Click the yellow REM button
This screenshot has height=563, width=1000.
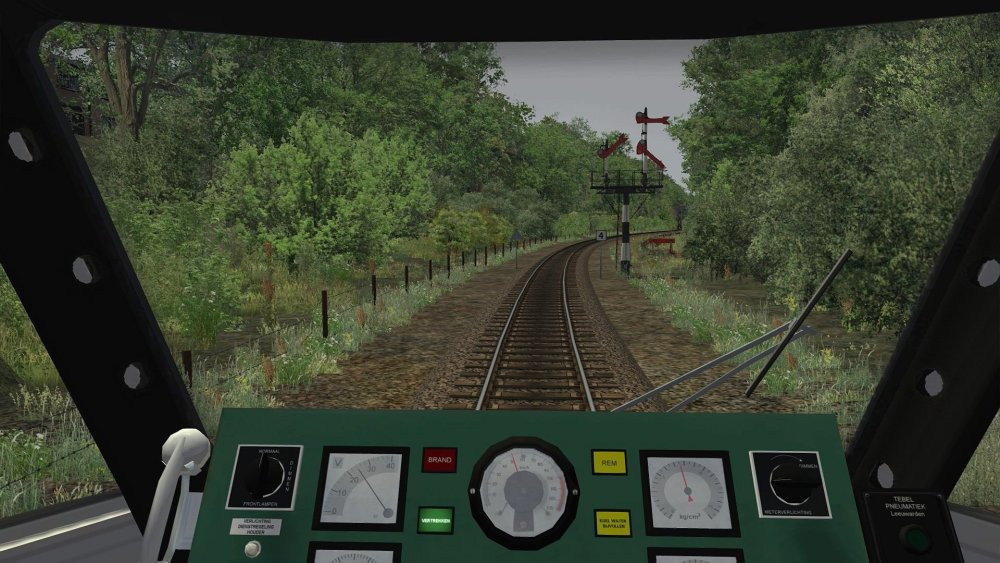click(x=609, y=462)
